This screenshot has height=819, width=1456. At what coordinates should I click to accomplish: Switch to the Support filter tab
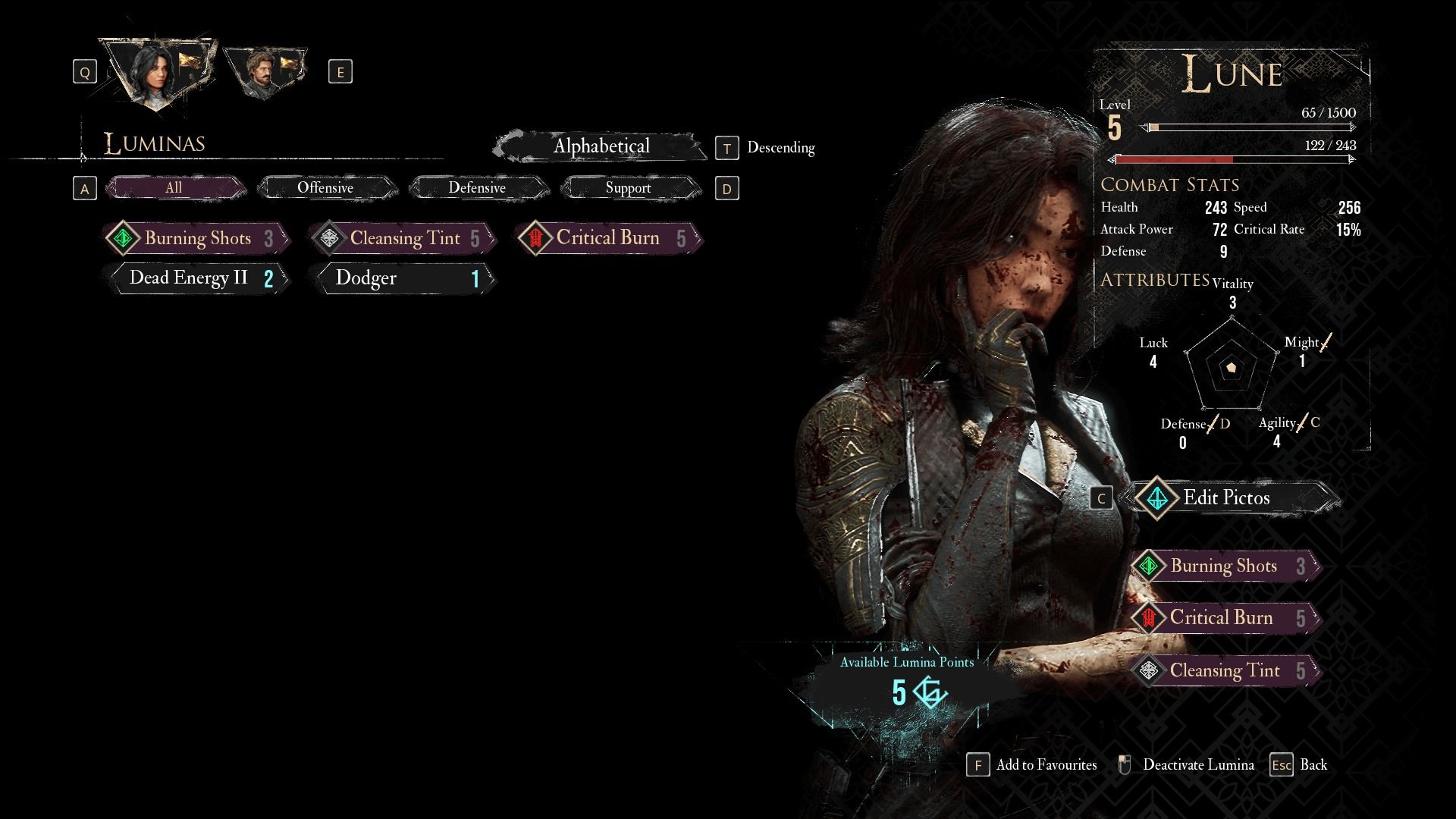[629, 187]
